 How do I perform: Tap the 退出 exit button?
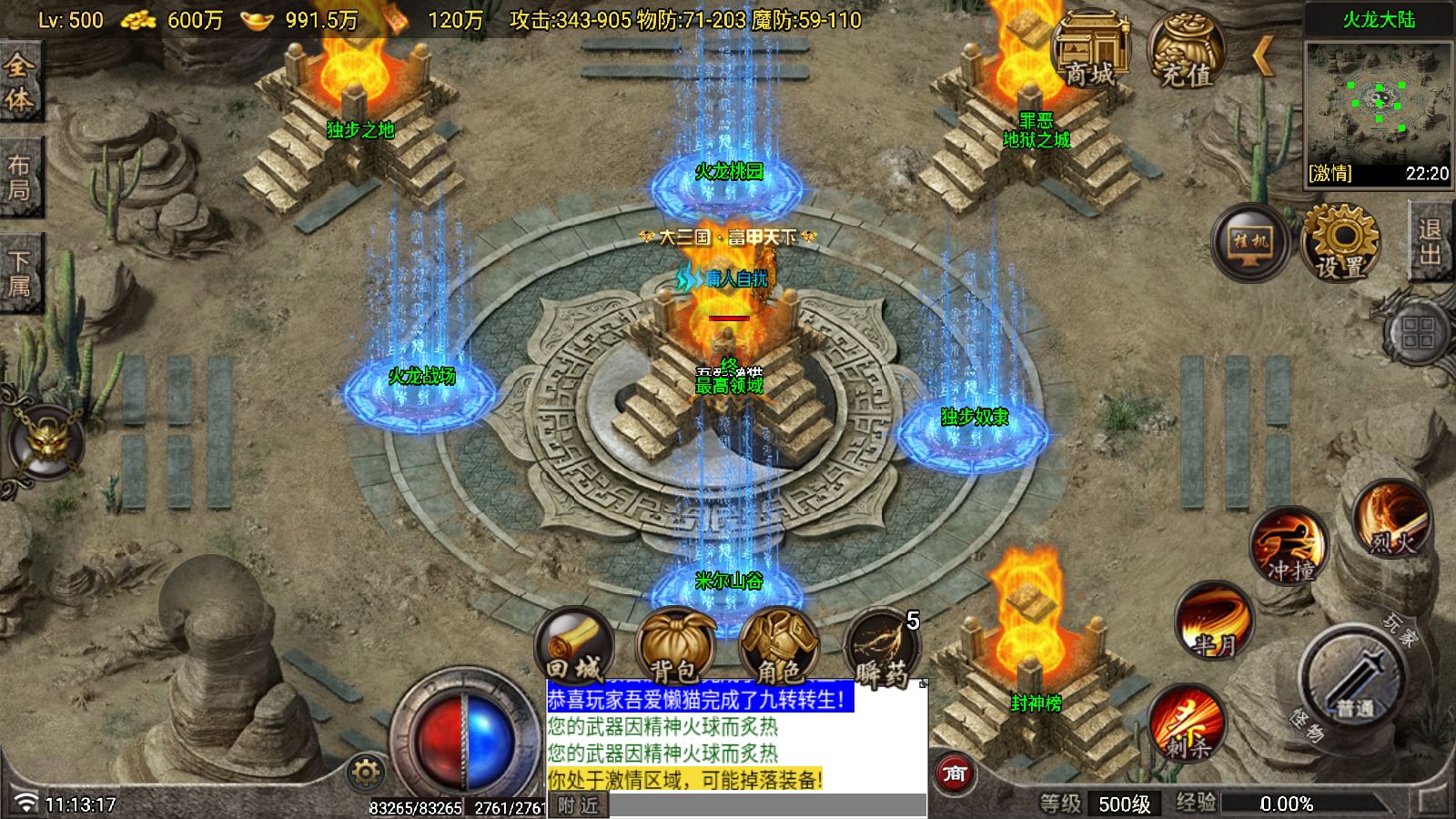click(1431, 242)
